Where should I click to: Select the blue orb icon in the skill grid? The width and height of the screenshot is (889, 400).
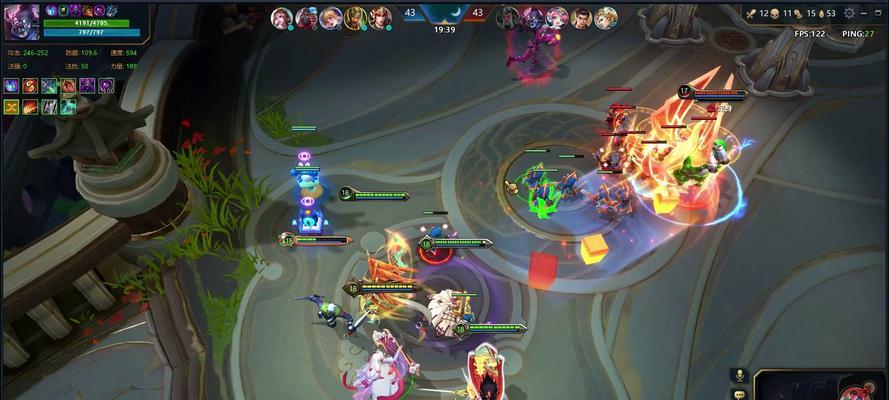(12, 86)
